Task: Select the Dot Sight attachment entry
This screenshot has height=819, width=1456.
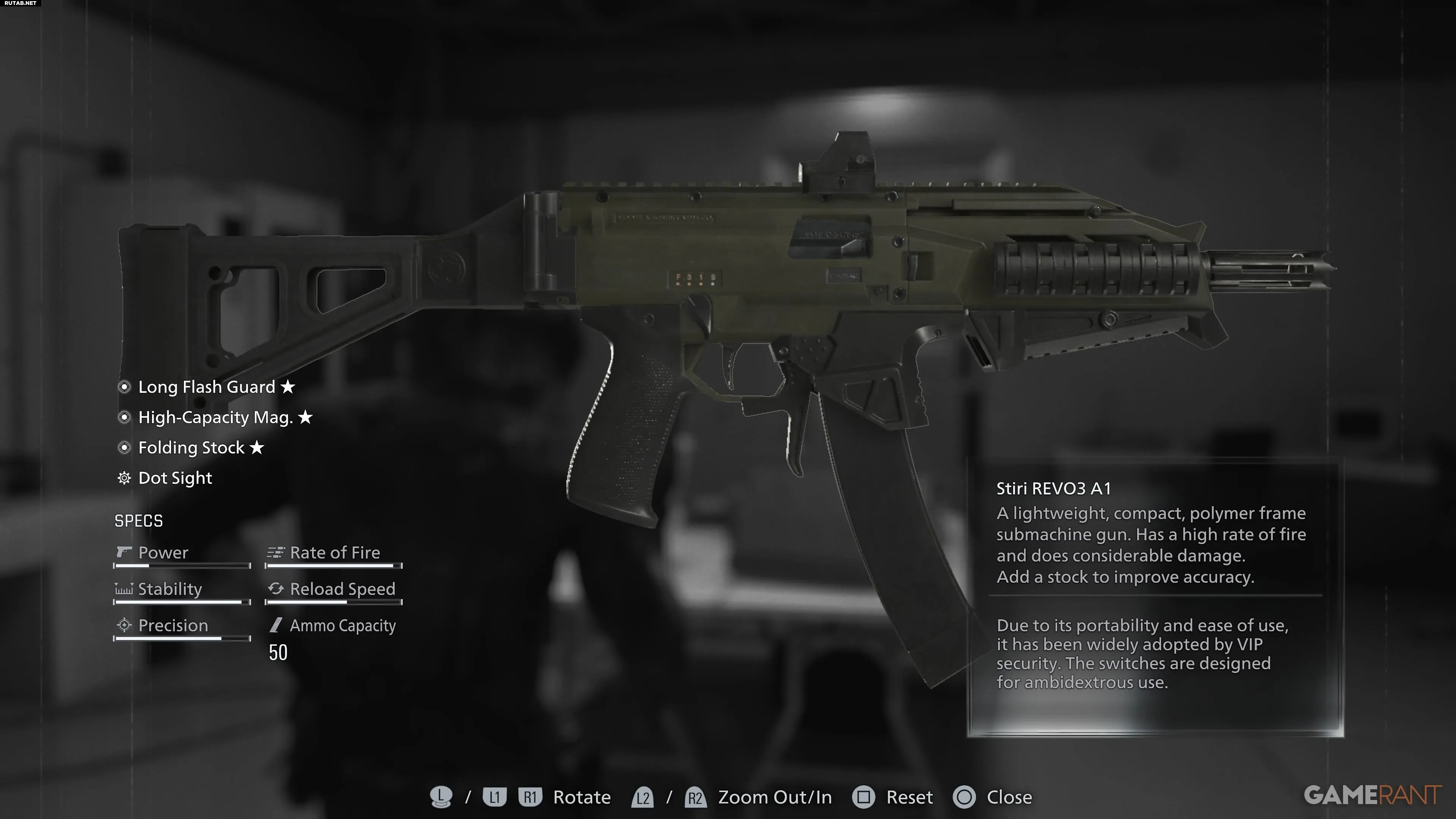Action: (175, 478)
